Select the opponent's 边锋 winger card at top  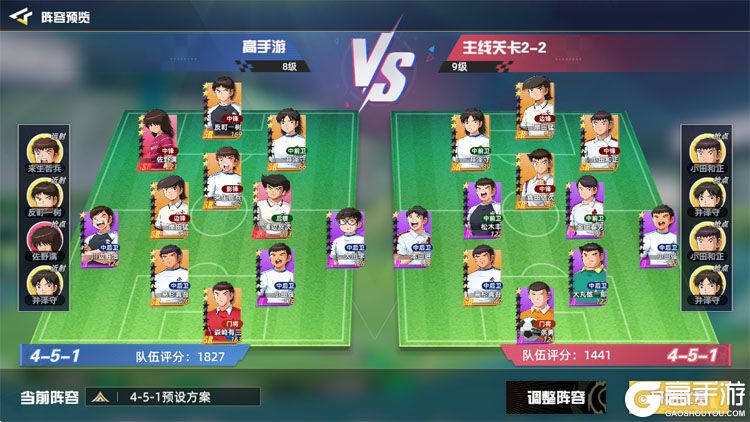tap(534, 105)
